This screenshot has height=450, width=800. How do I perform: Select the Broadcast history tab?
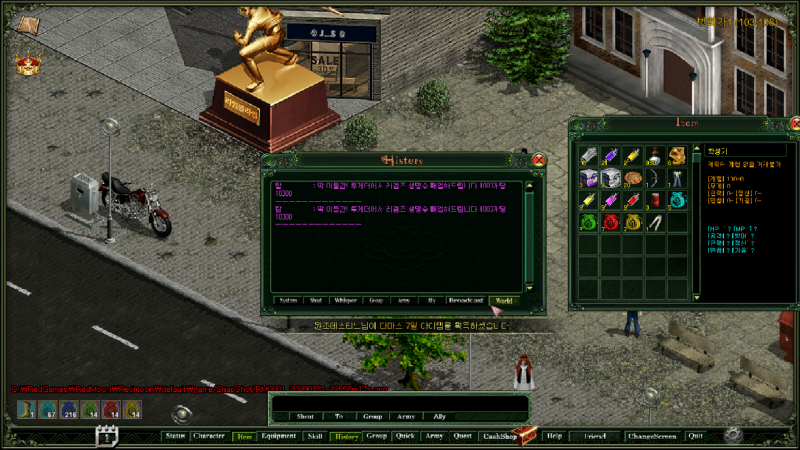click(x=467, y=299)
